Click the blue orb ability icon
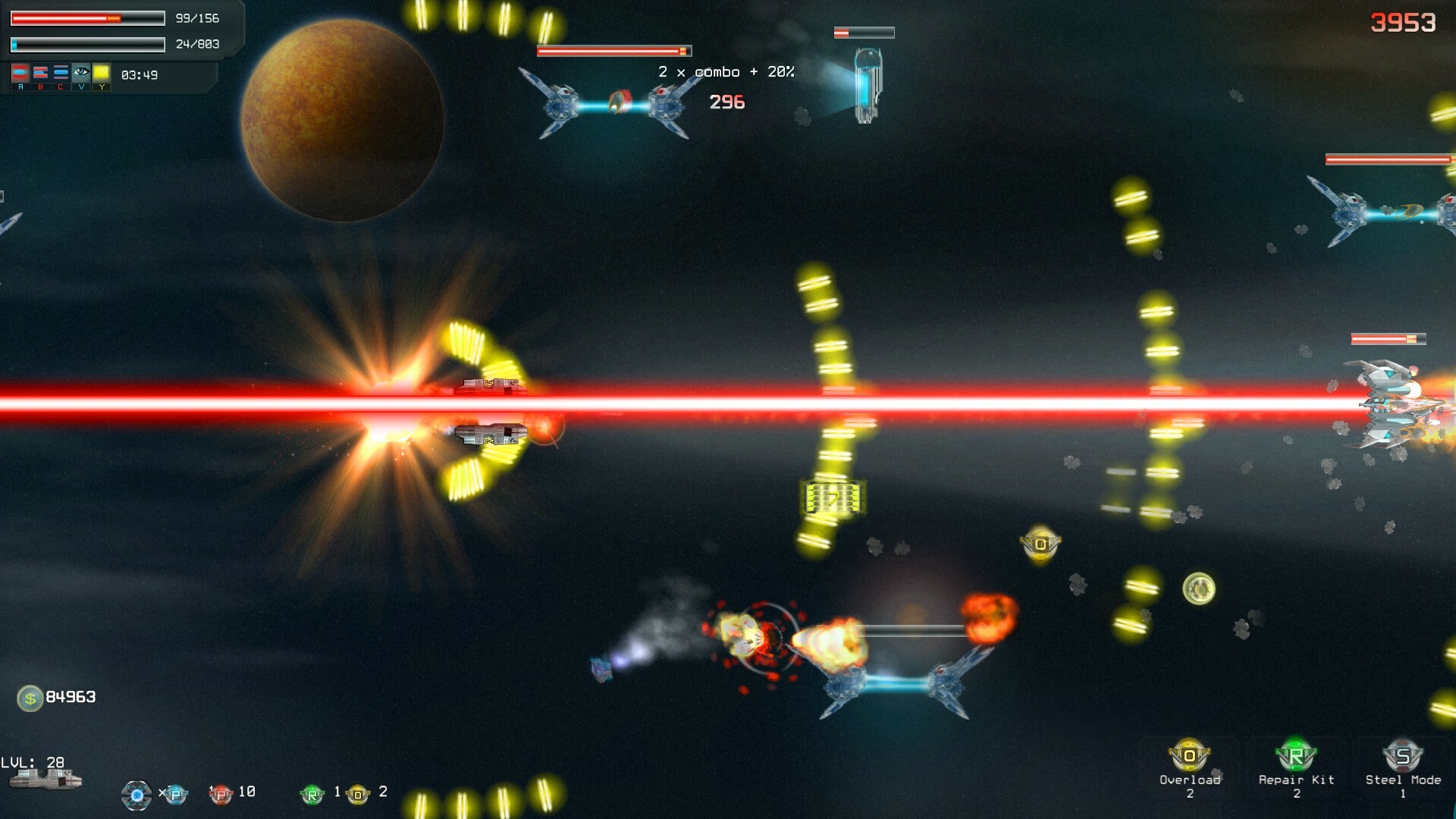The width and height of the screenshot is (1456, 819). [136, 795]
